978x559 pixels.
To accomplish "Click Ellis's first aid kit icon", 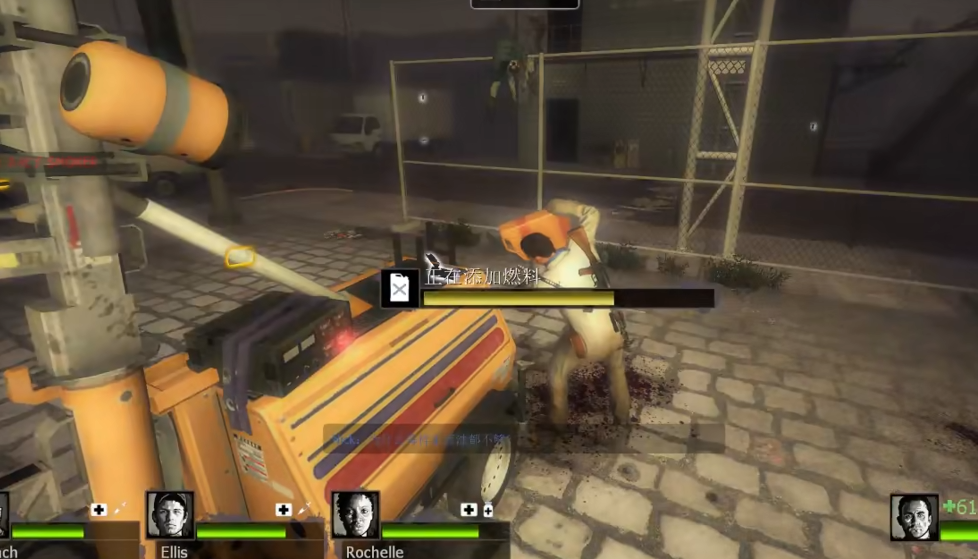I will click(x=284, y=510).
